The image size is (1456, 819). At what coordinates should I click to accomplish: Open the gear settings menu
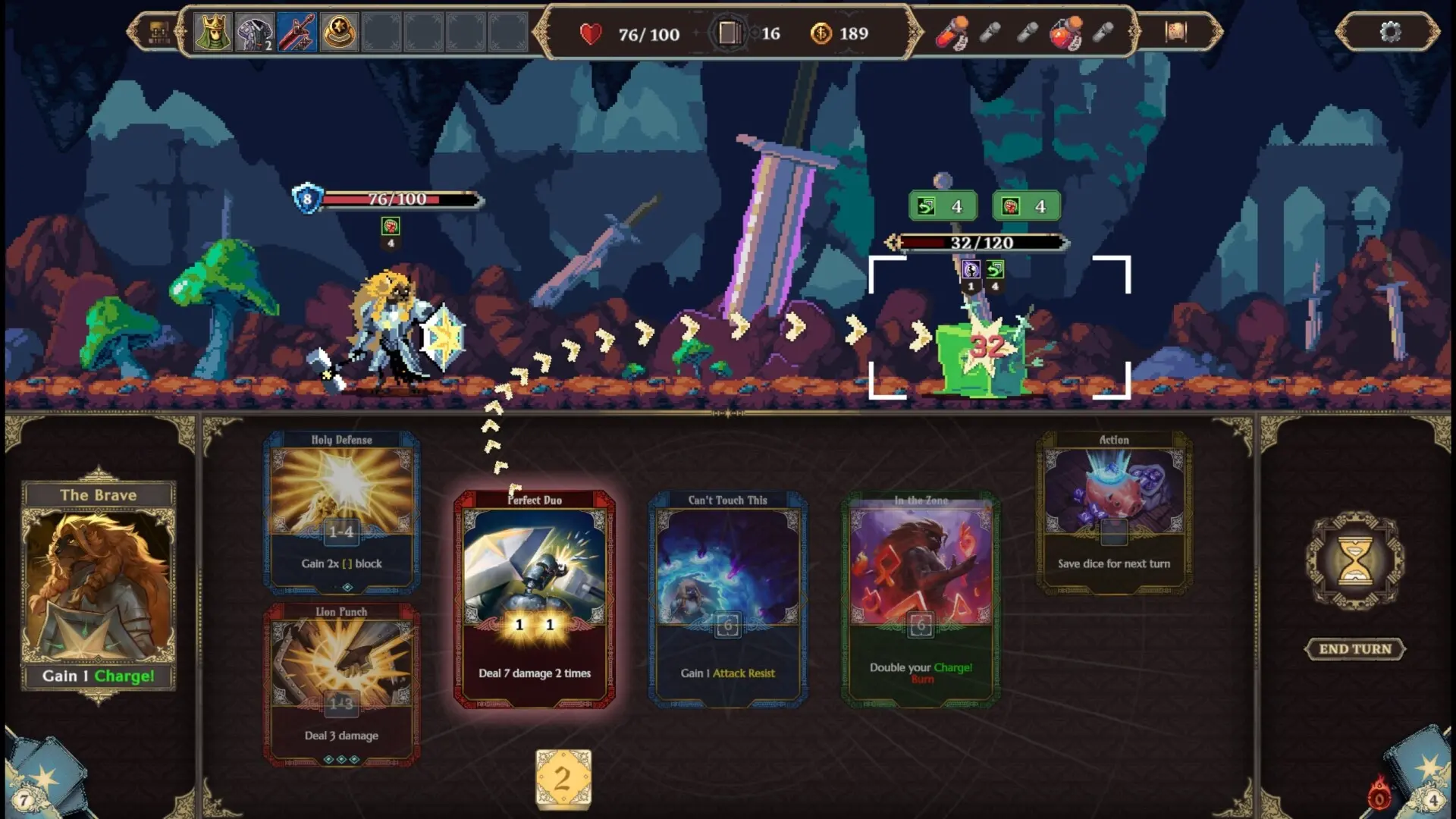(x=1390, y=32)
